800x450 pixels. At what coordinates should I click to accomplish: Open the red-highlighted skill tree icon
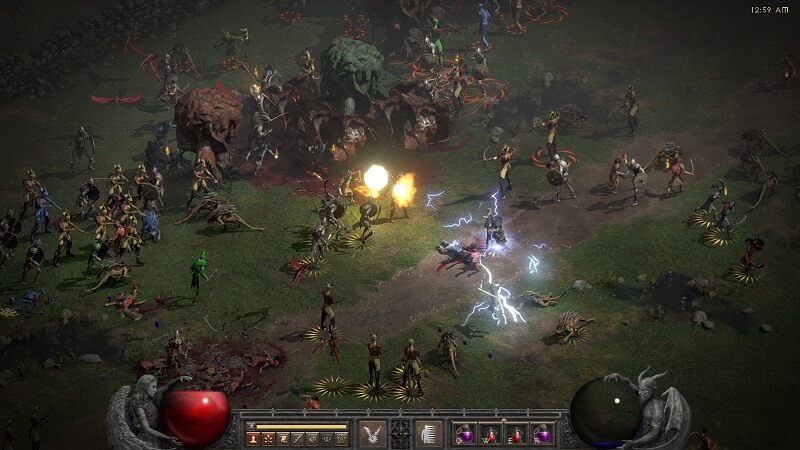click(268, 438)
